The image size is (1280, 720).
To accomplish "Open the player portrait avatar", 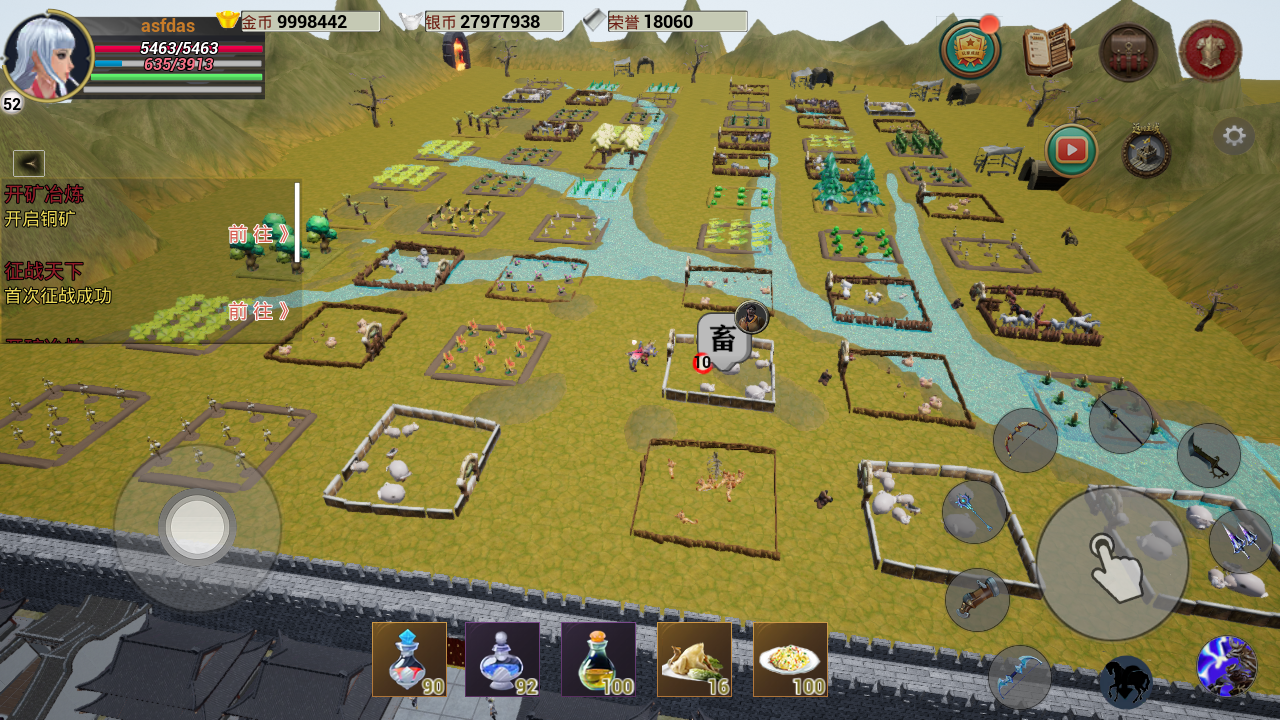I will pos(48,56).
